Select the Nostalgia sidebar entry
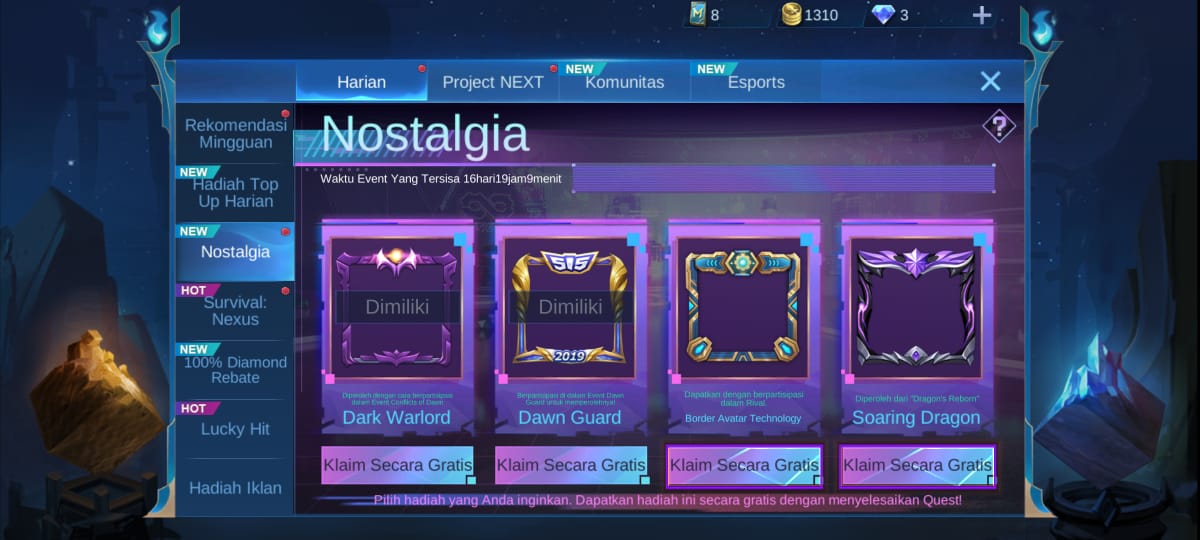 (x=235, y=252)
